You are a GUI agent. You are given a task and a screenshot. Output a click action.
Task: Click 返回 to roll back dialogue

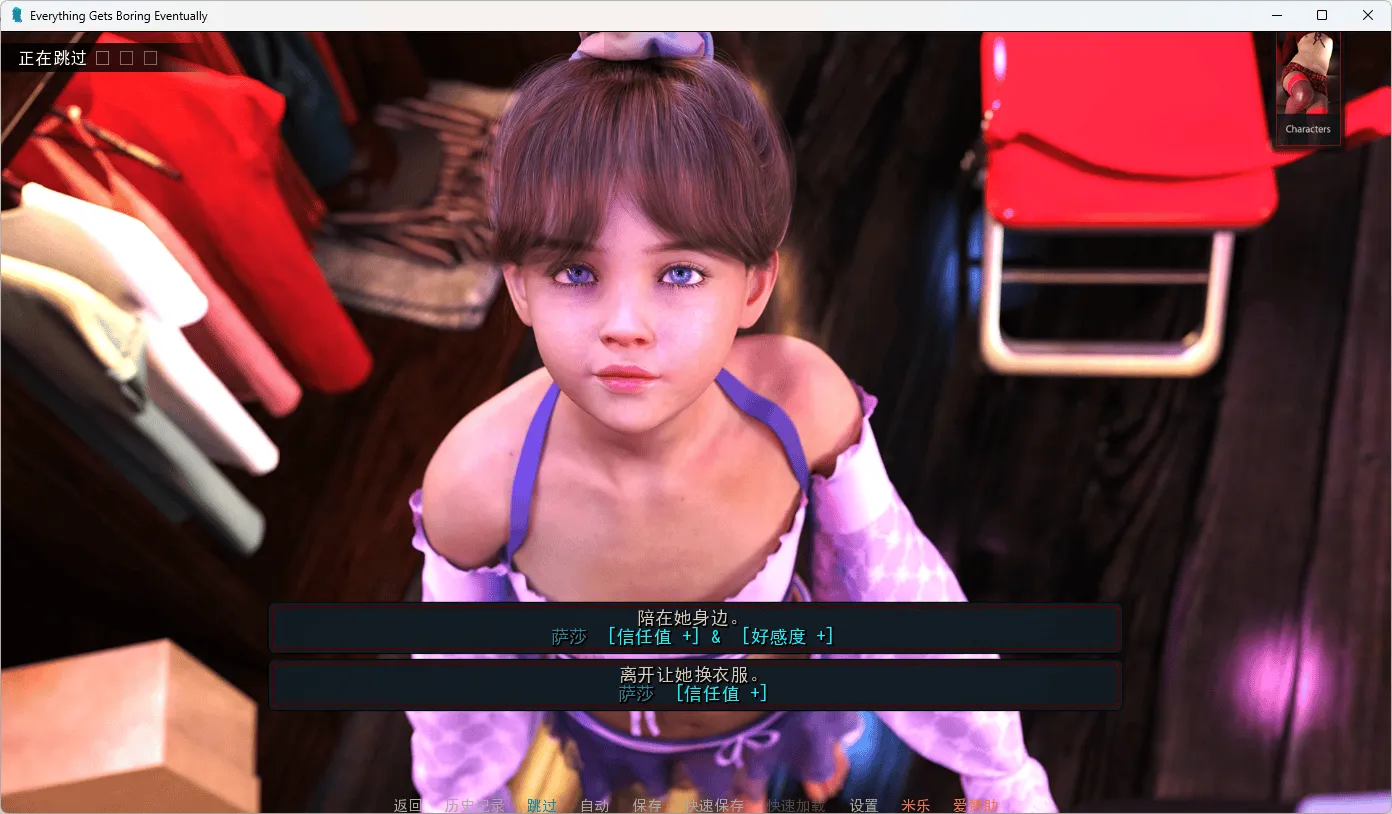click(406, 804)
